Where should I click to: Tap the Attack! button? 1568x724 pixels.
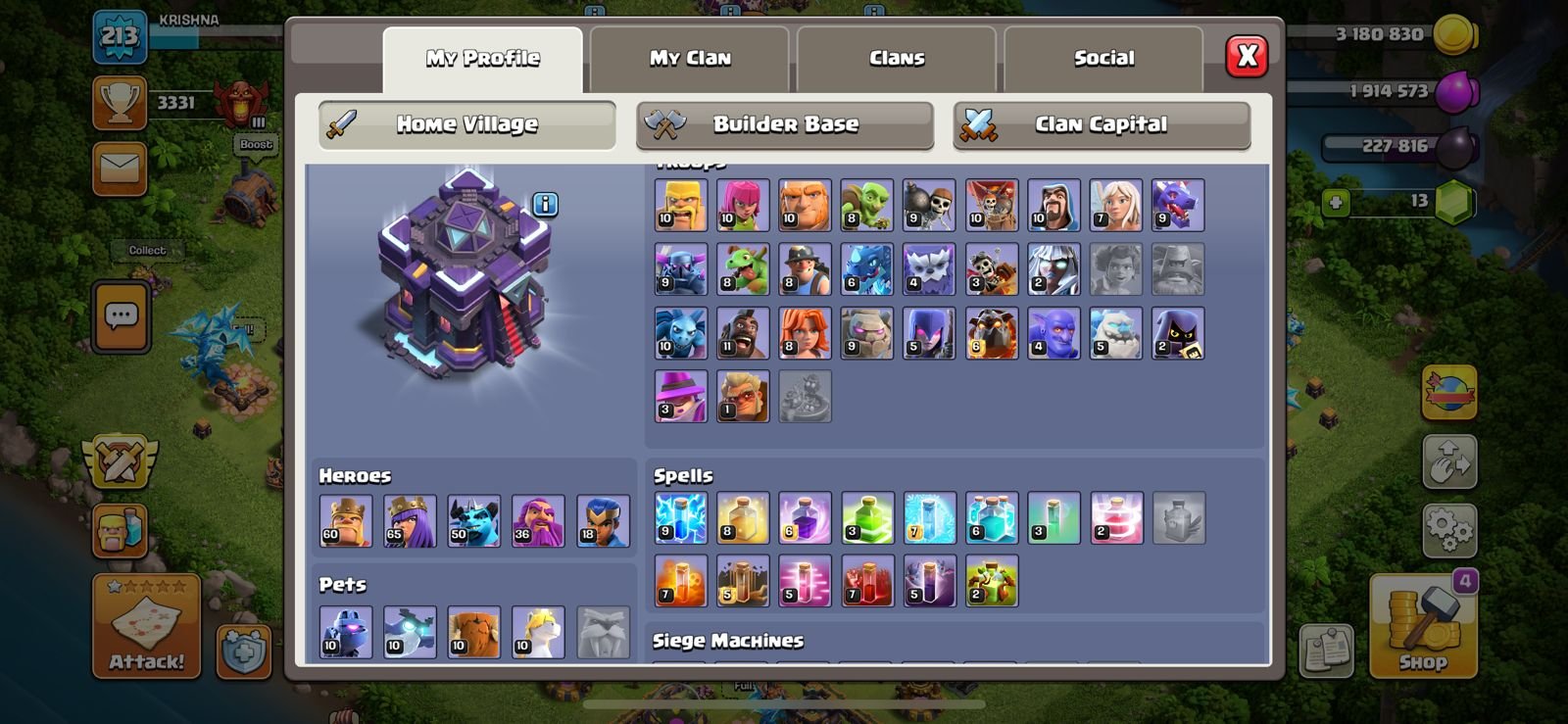coord(146,627)
